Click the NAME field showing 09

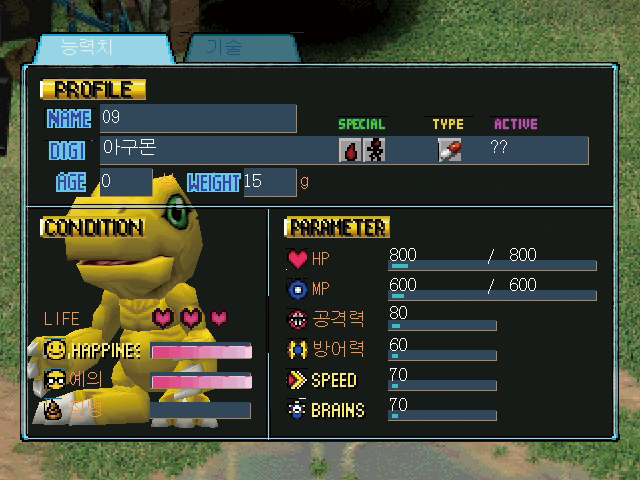click(x=197, y=118)
